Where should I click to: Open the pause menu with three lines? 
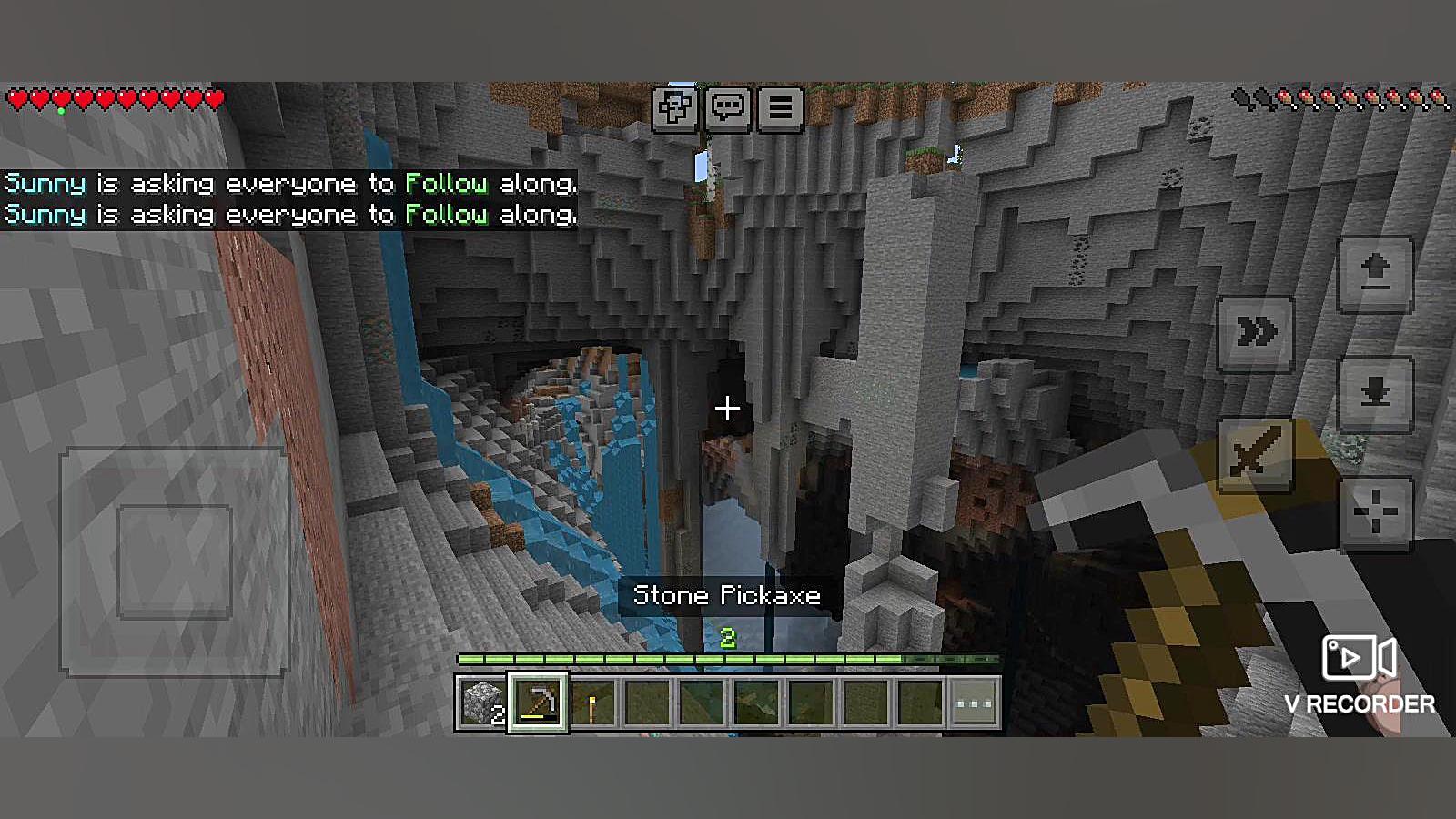point(780,108)
